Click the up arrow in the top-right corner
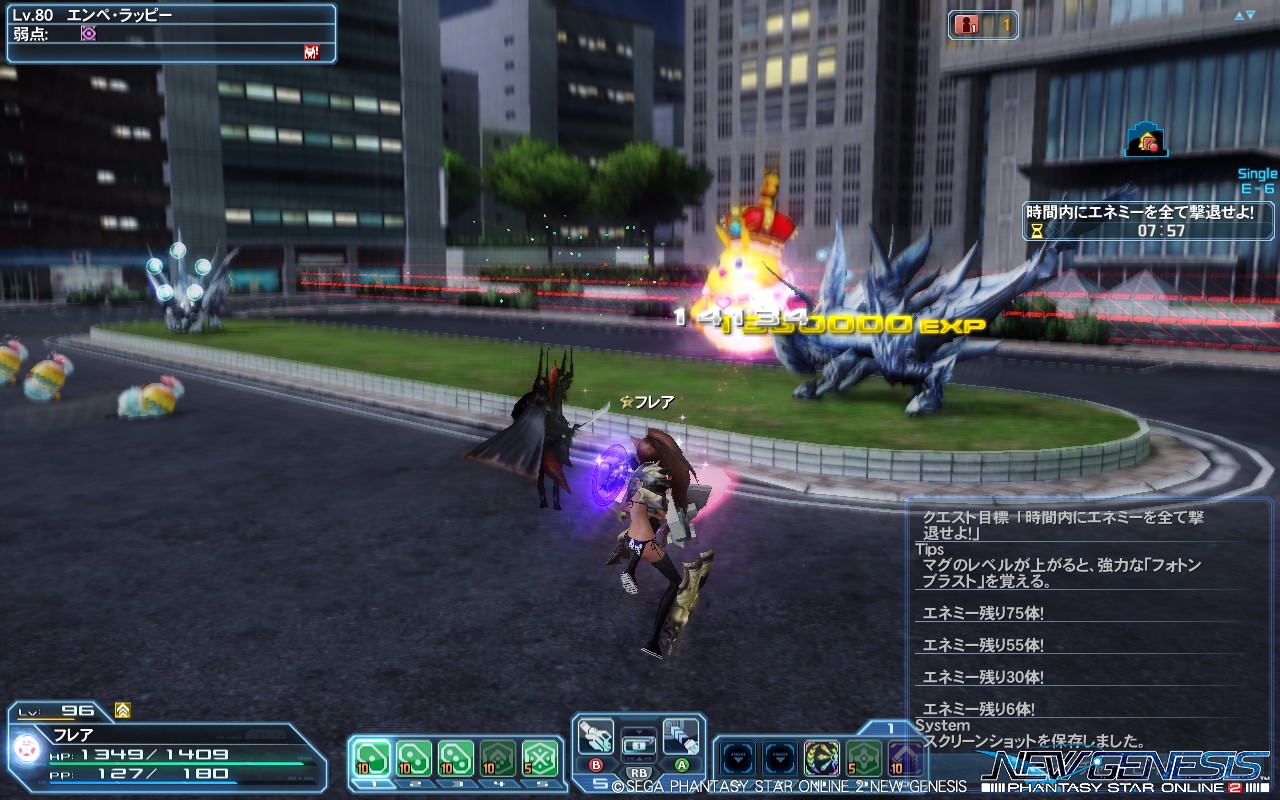 [x=1239, y=14]
